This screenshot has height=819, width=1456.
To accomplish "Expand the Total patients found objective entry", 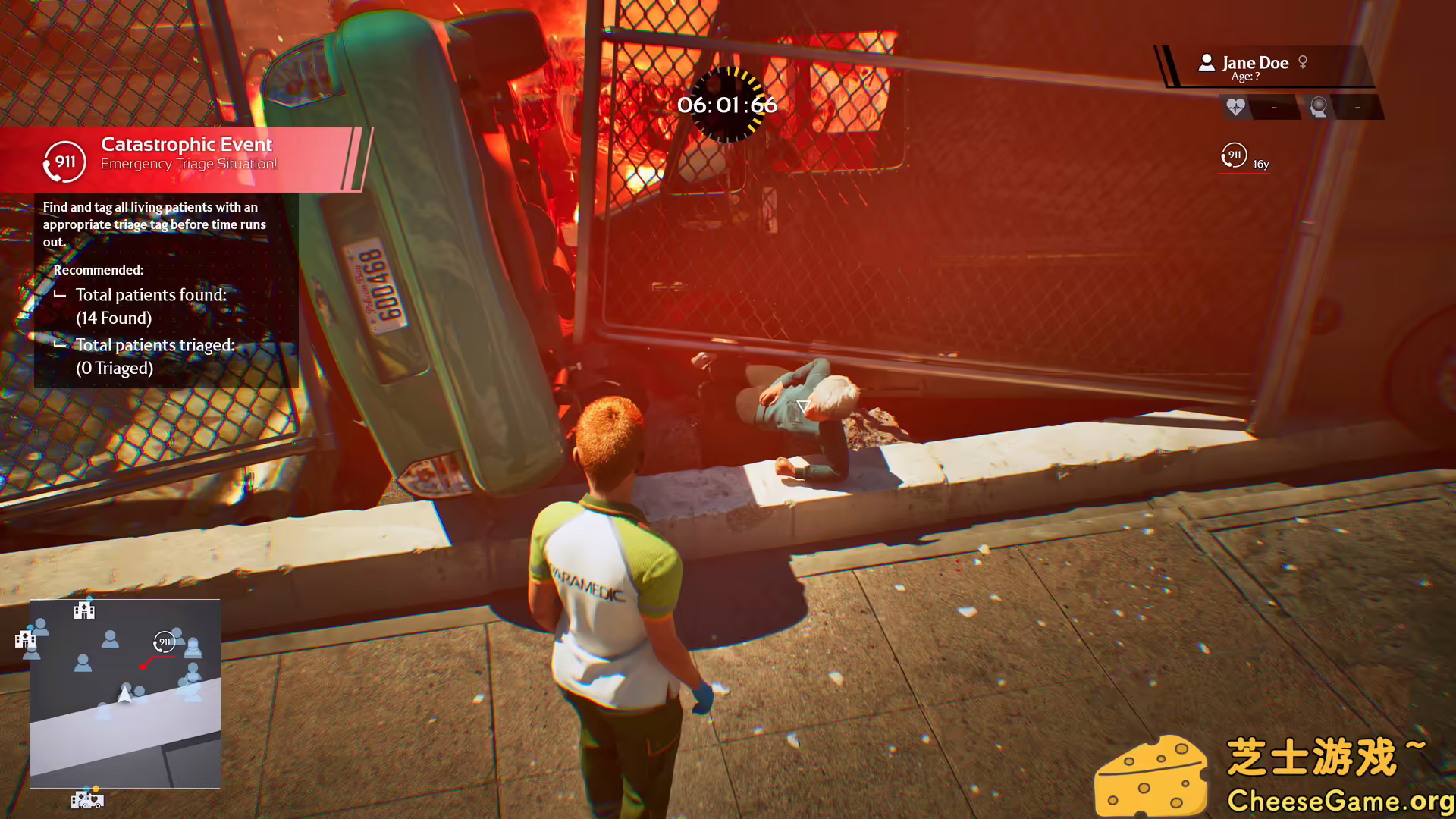I will (x=151, y=295).
